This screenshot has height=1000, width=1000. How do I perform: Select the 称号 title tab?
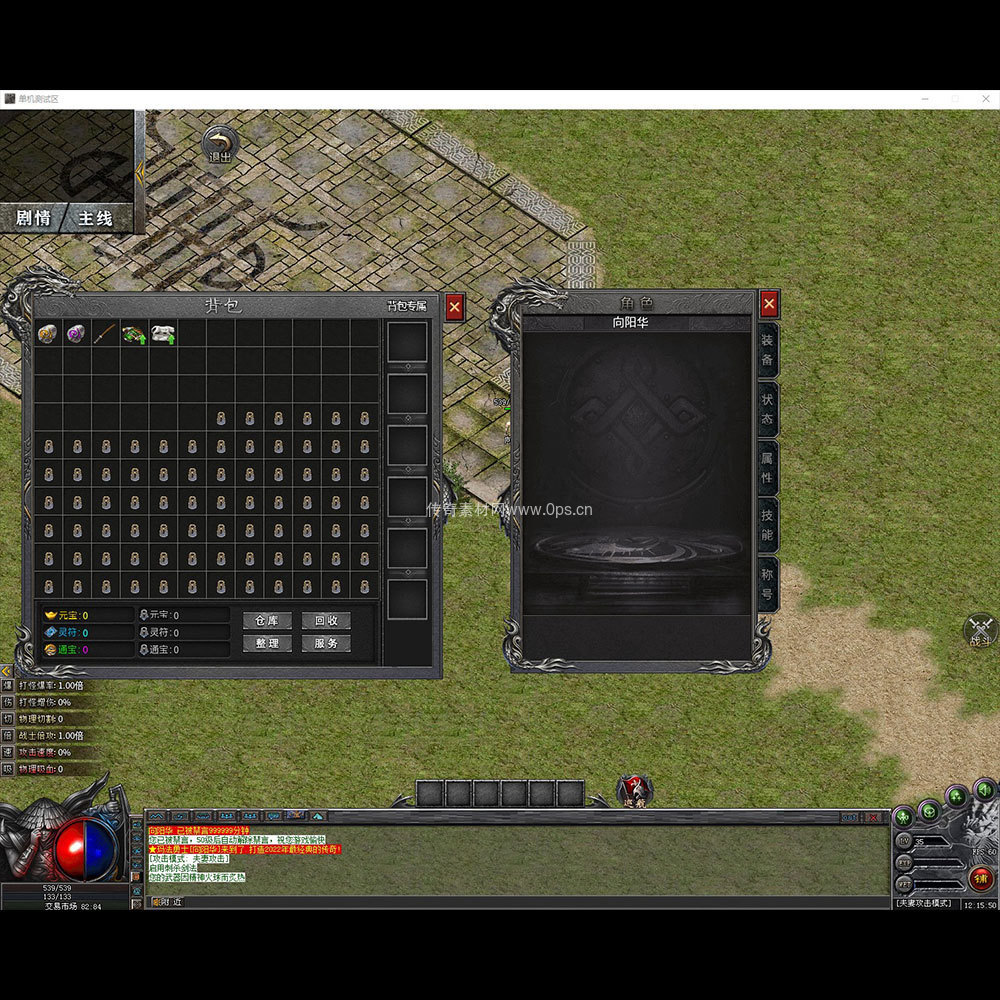coord(767,583)
